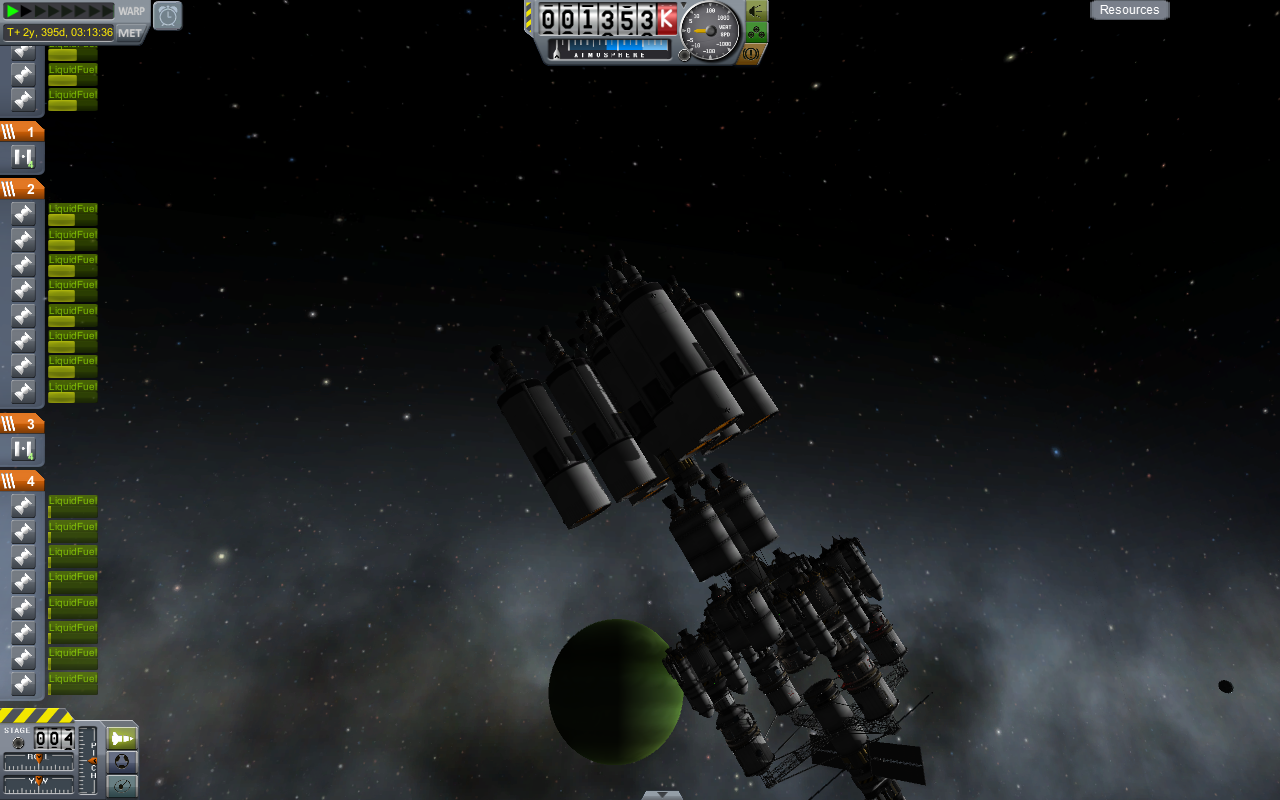Open the Resources panel

click(x=1129, y=10)
